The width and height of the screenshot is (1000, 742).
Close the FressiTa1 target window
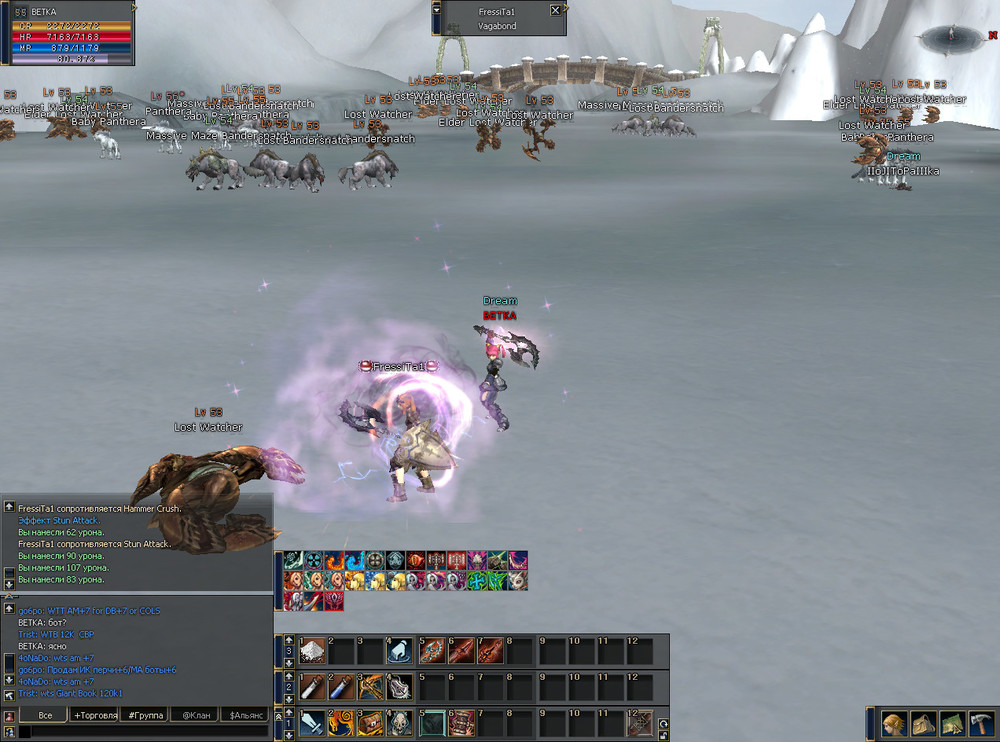point(556,10)
